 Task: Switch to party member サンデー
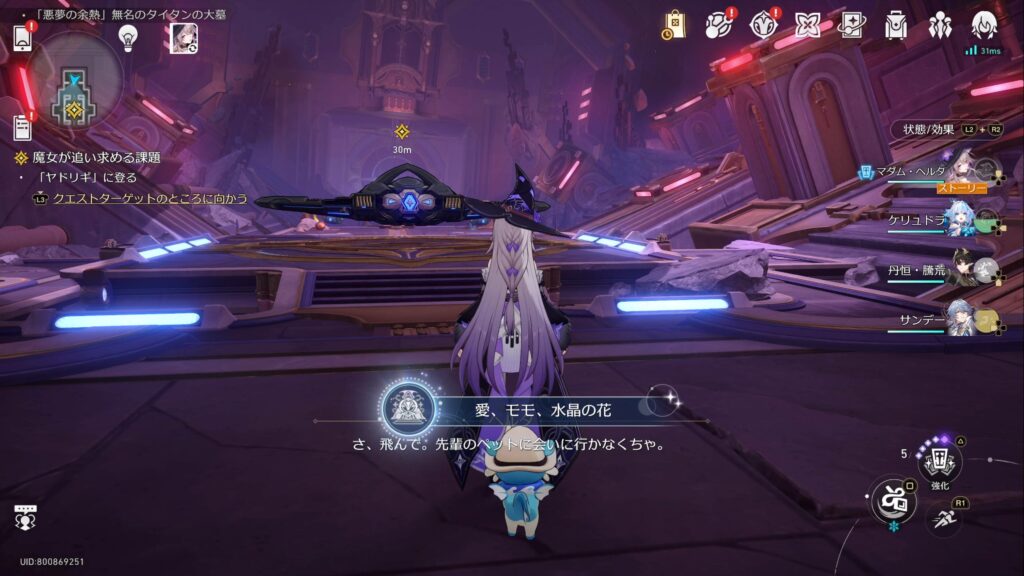[962, 318]
